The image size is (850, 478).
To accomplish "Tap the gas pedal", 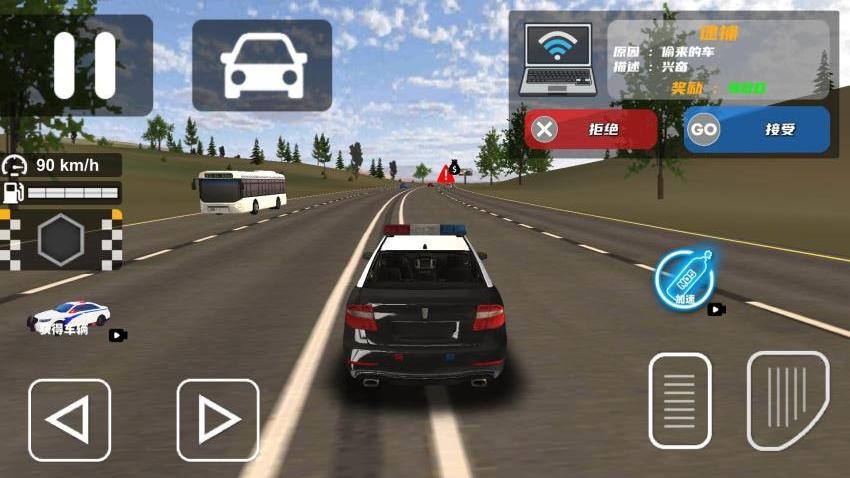I will tap(788, 400).
